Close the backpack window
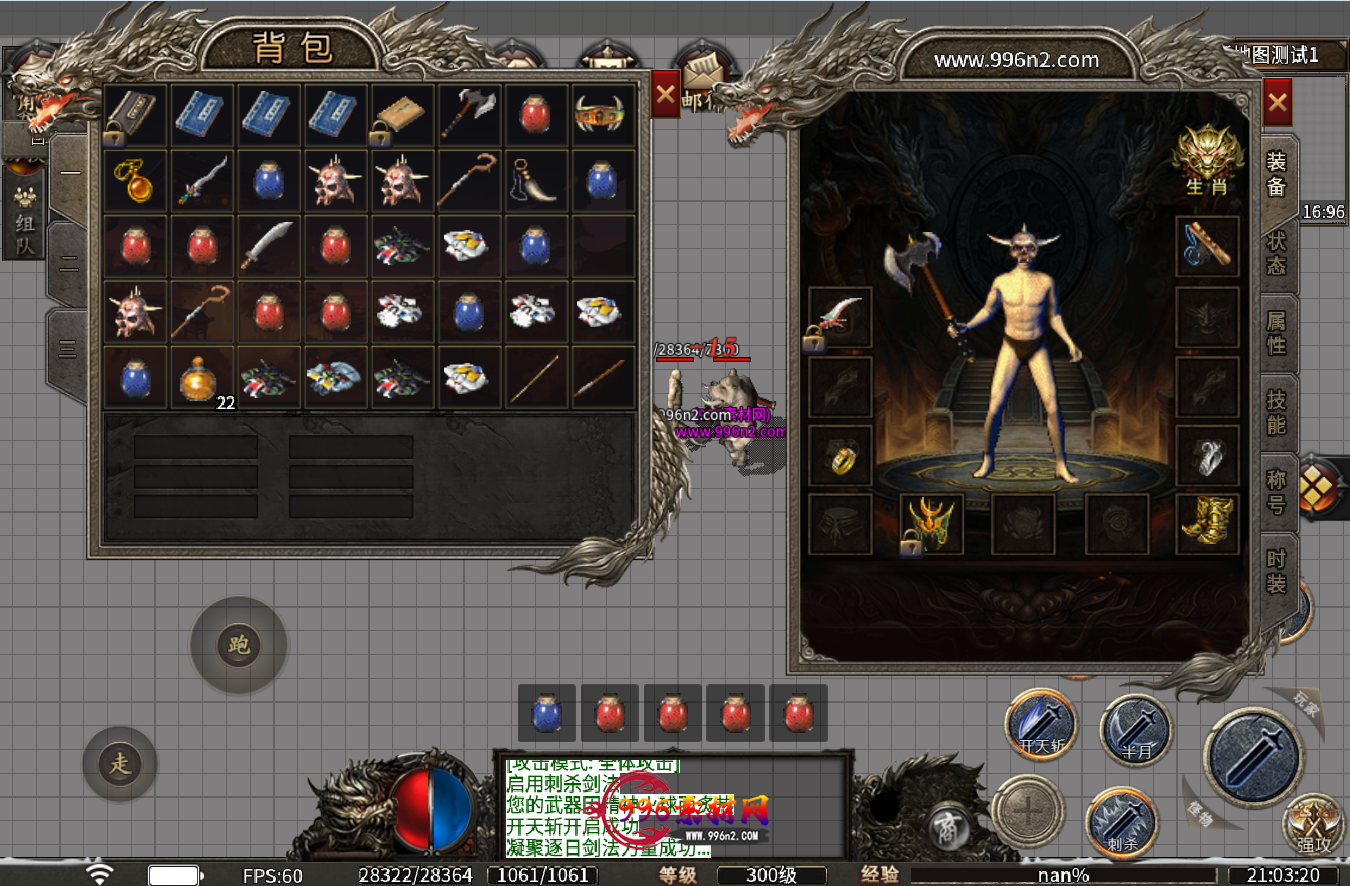Image resolution: width=1350 pixels, height=886 pixels. pos(665,96)
